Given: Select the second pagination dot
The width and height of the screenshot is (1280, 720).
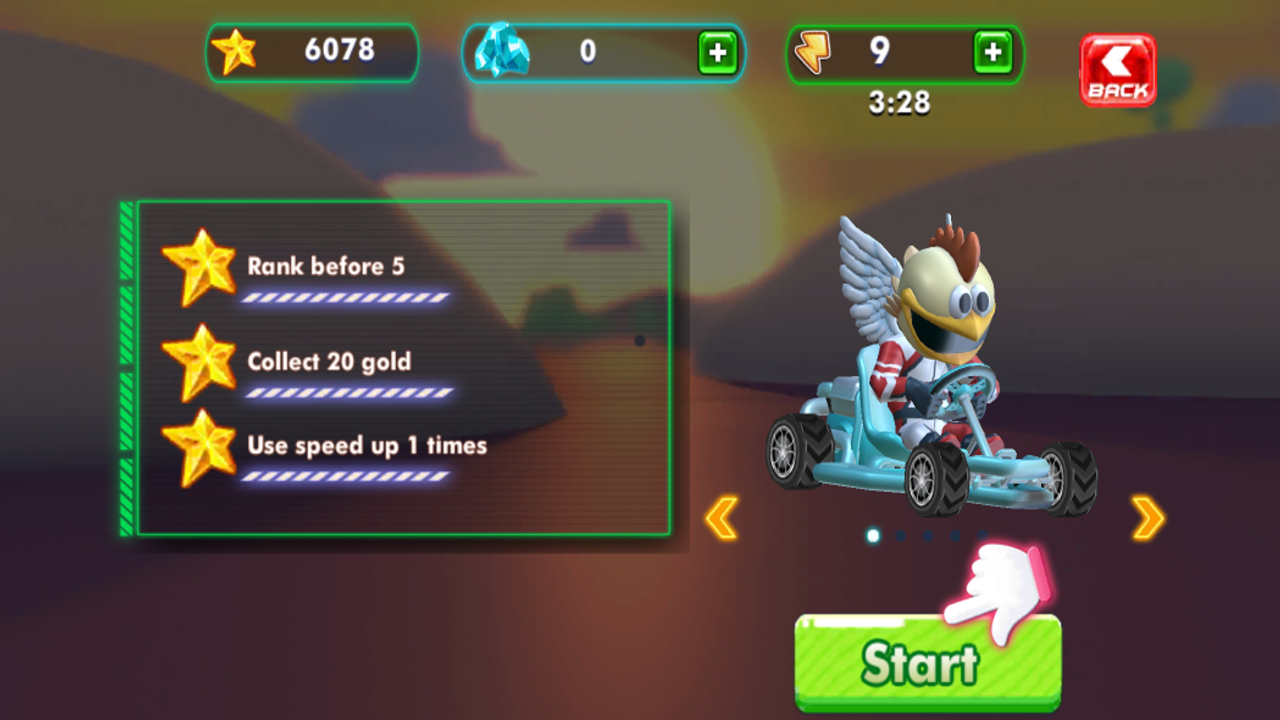Looking at the screenshot, I should (898, 534).
